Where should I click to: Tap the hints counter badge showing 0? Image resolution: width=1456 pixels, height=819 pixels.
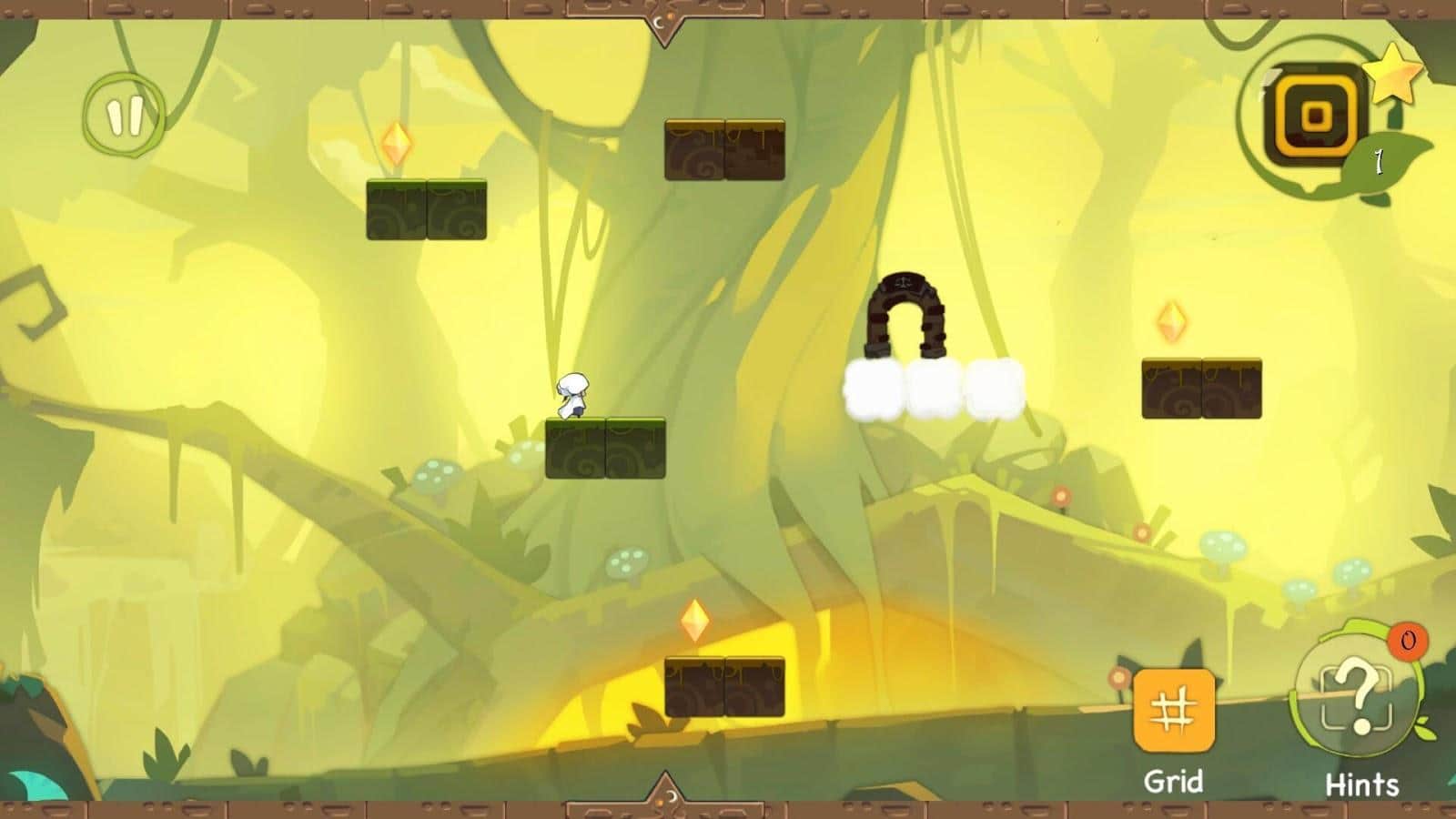coord(1405,642)
